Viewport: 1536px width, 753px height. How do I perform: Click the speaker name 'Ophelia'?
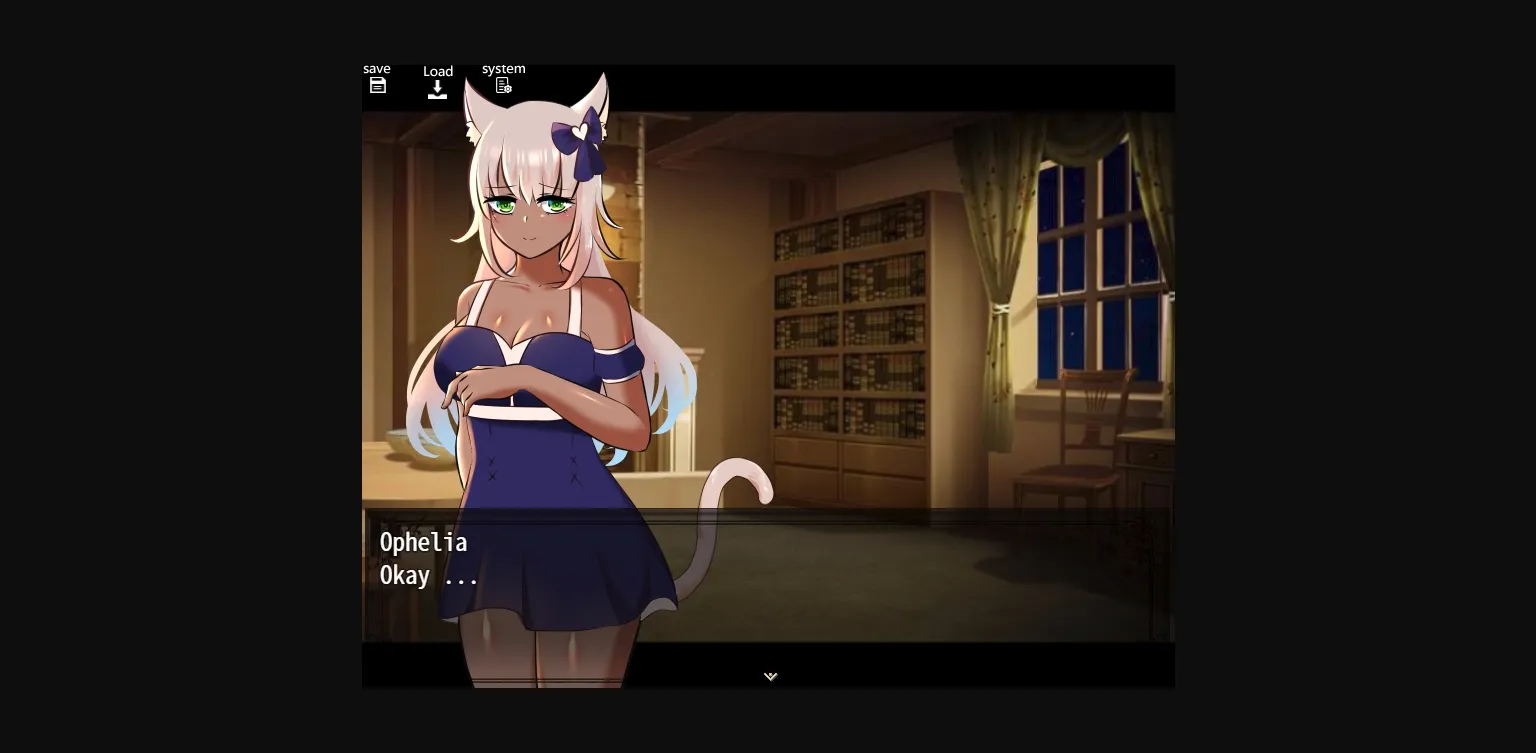[424, 542]
